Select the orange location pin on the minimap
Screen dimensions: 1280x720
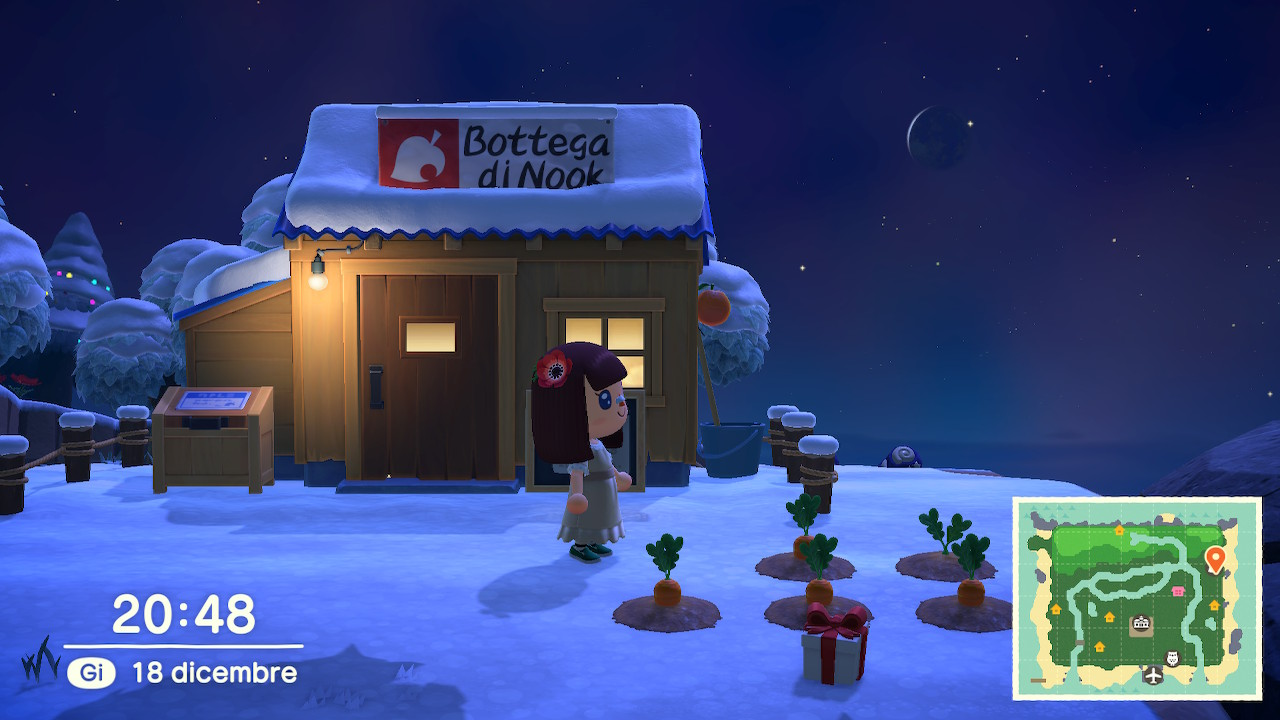[1215, 559]
